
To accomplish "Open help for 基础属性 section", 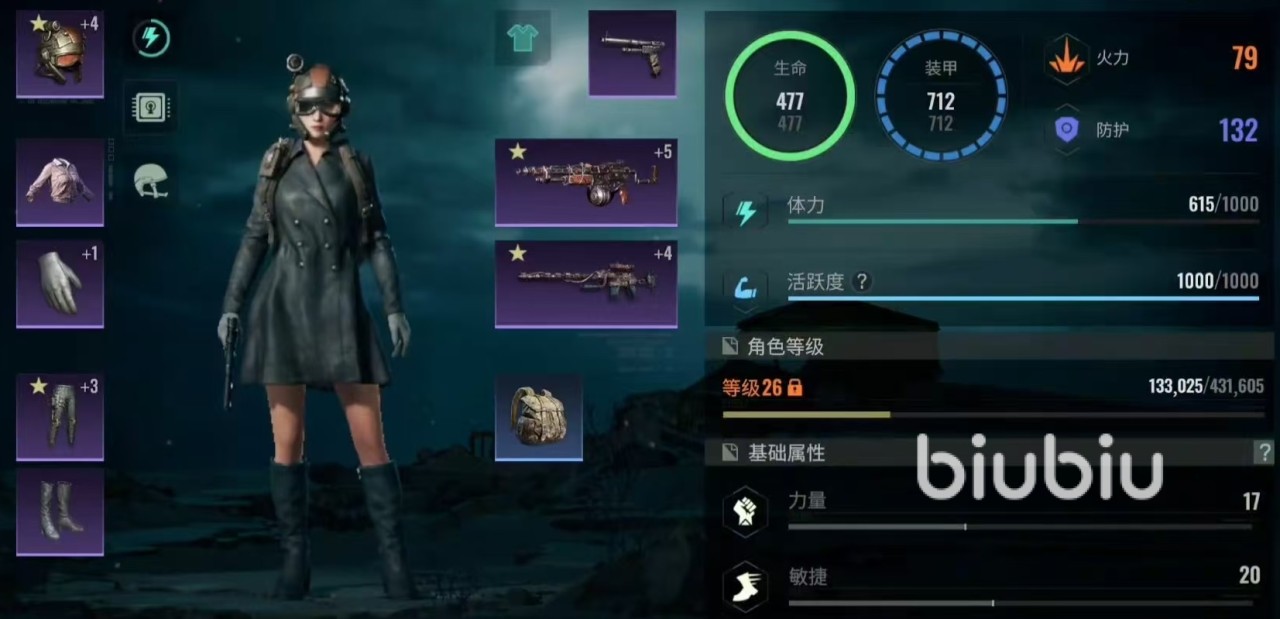I will (x=1264, y=453).
